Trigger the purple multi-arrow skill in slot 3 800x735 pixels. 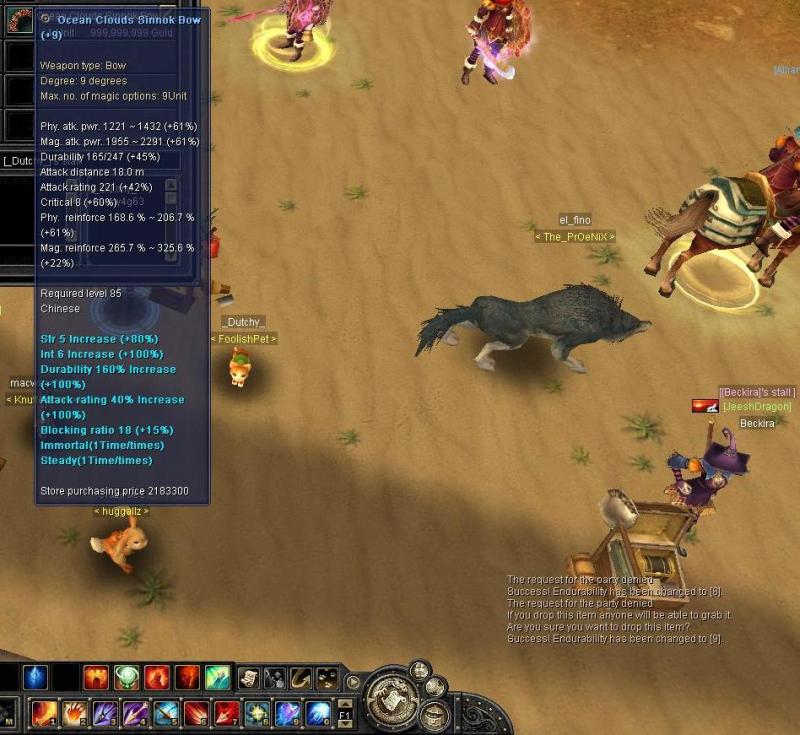105,713
